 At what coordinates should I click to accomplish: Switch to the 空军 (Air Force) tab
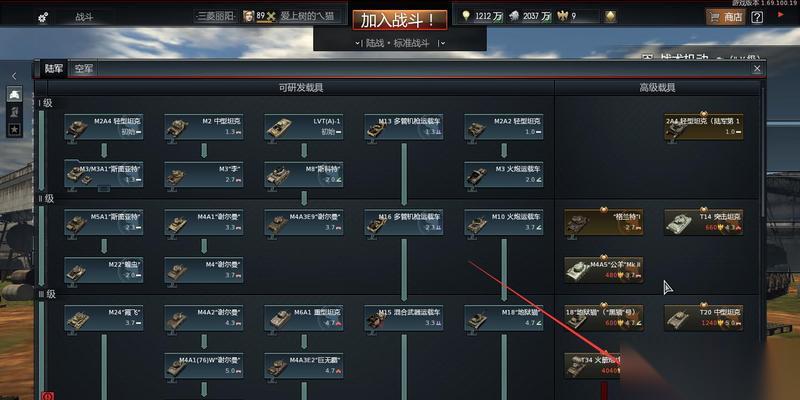tap(83, 69)
